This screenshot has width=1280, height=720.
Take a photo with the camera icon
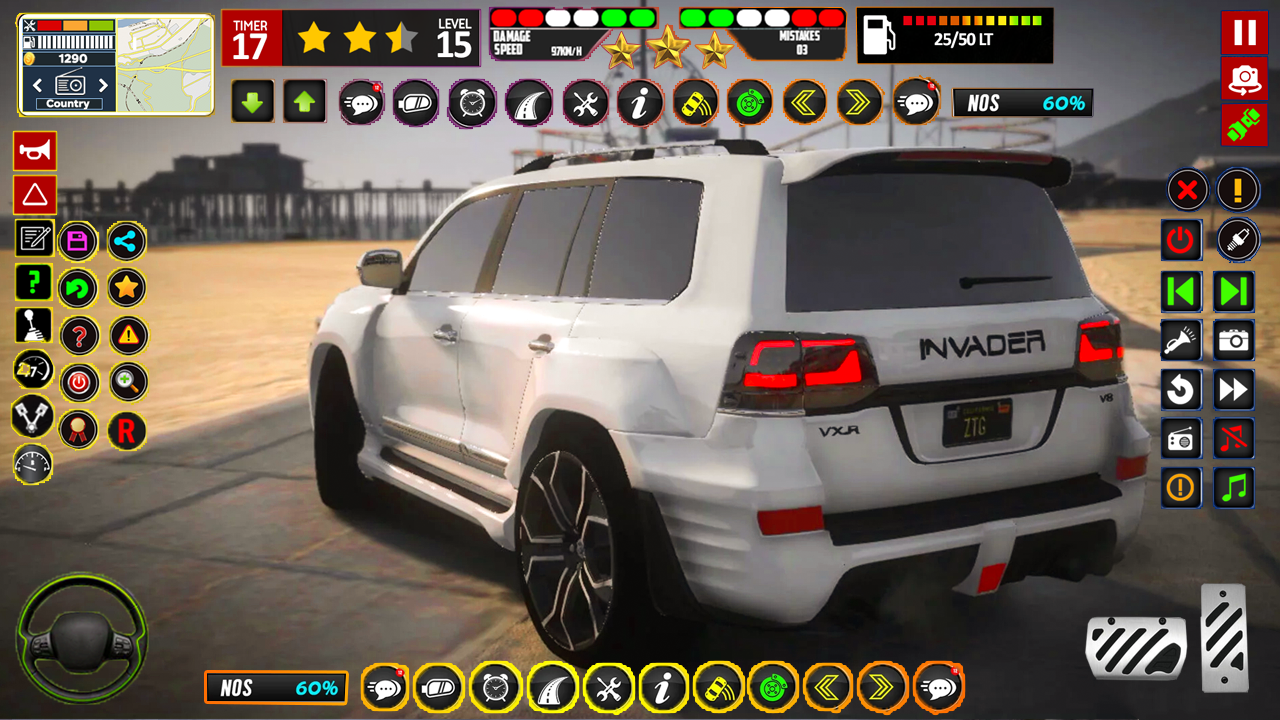click(1234, 340)
